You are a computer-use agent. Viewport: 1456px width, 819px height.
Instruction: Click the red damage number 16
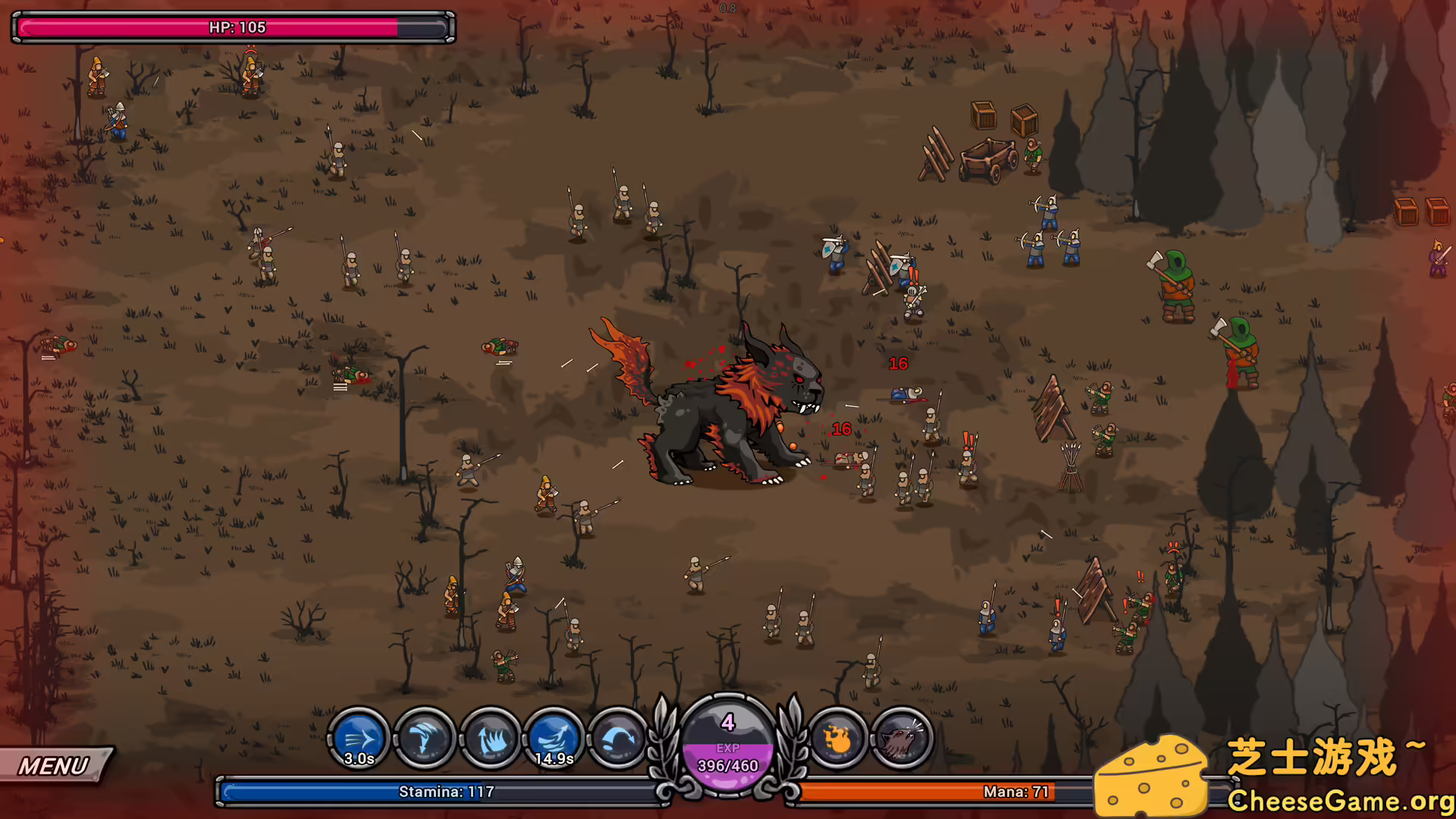[898, 364]
